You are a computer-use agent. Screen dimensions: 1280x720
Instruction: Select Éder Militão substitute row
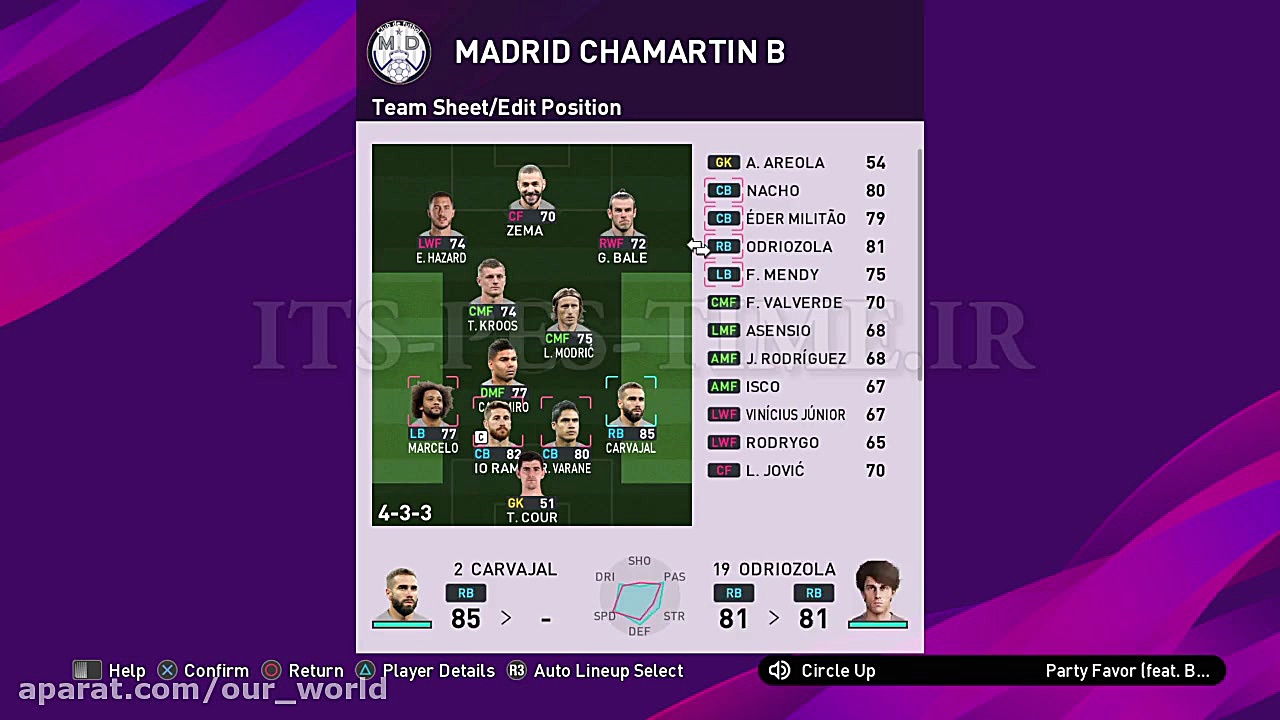[x=796, y=219]
